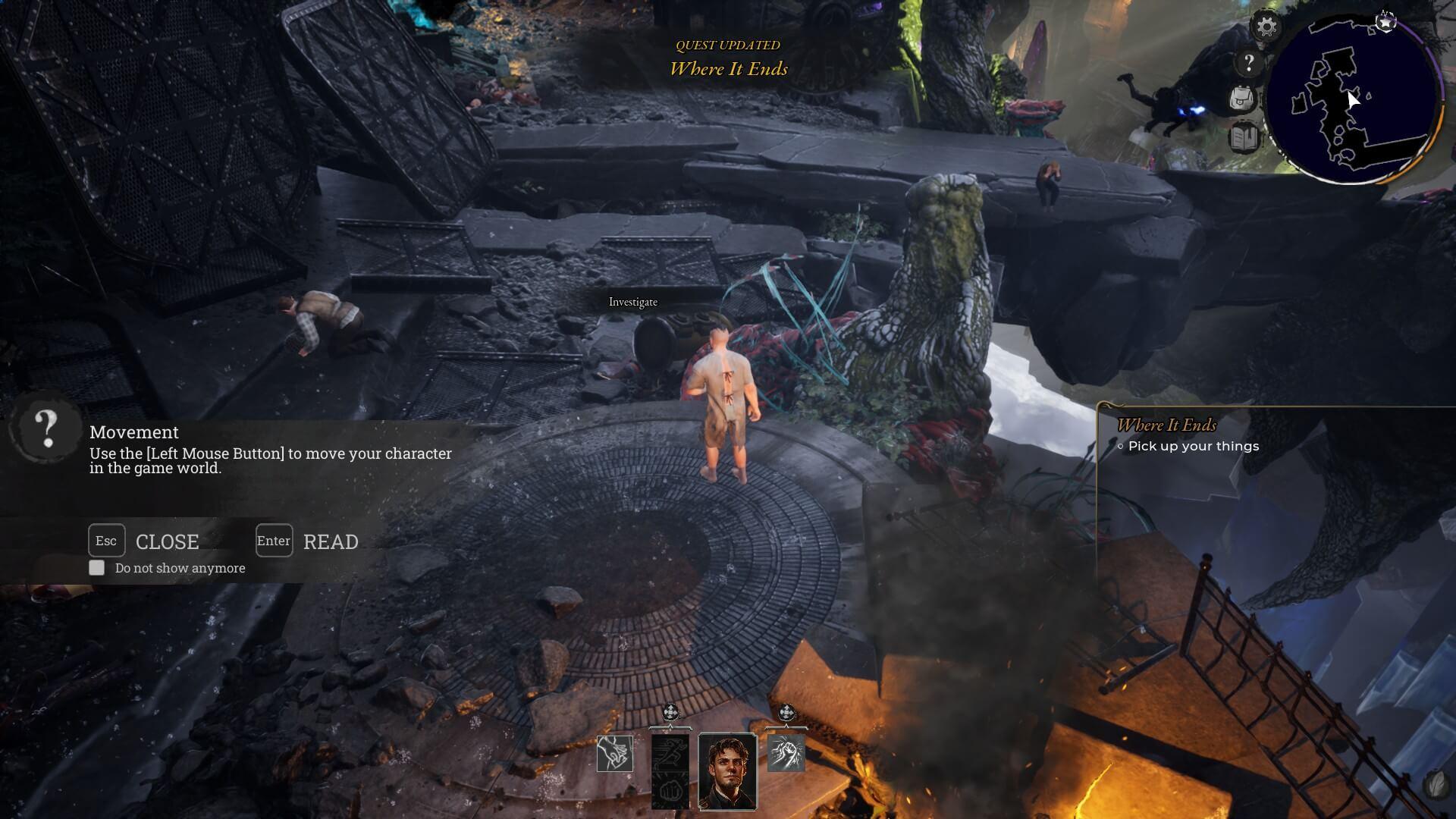Select the dark clenched fist icon
The width and height of the screenshot is (1456, 819).
point(670,791)
